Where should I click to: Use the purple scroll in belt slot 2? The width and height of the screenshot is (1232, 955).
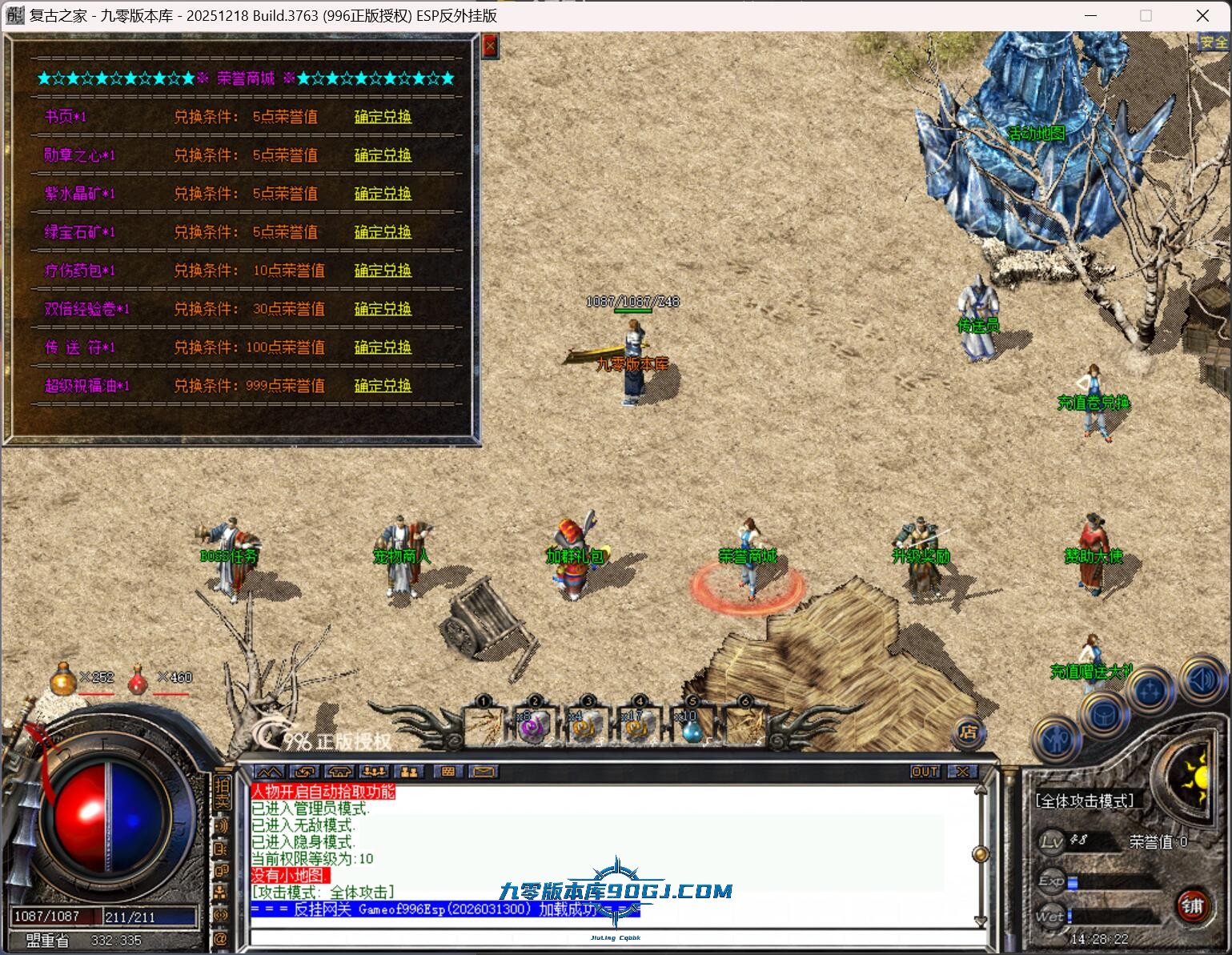pos(533,727)
